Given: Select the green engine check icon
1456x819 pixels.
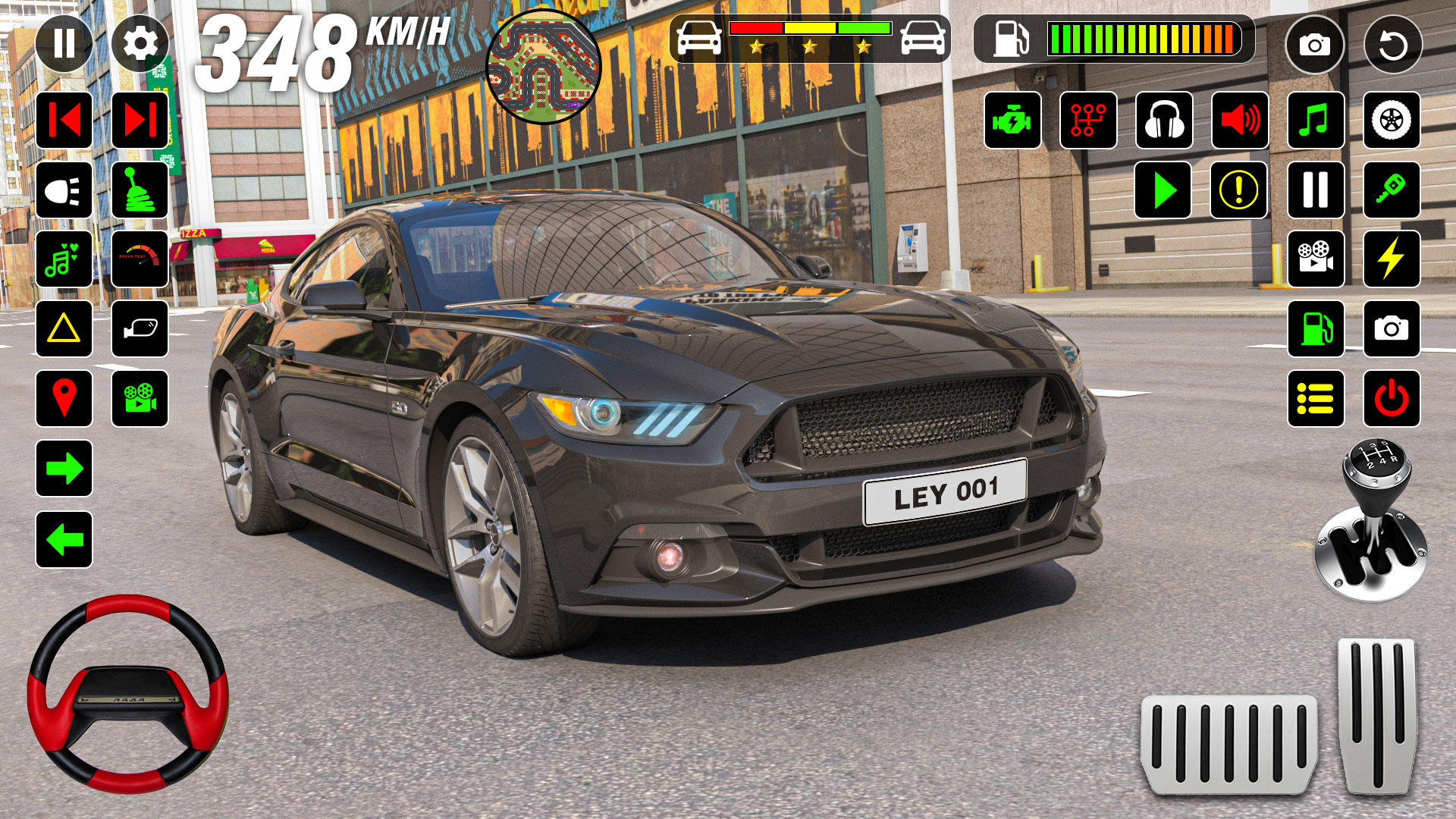Looking at the screenshot, I should (x=1012, y=121).
